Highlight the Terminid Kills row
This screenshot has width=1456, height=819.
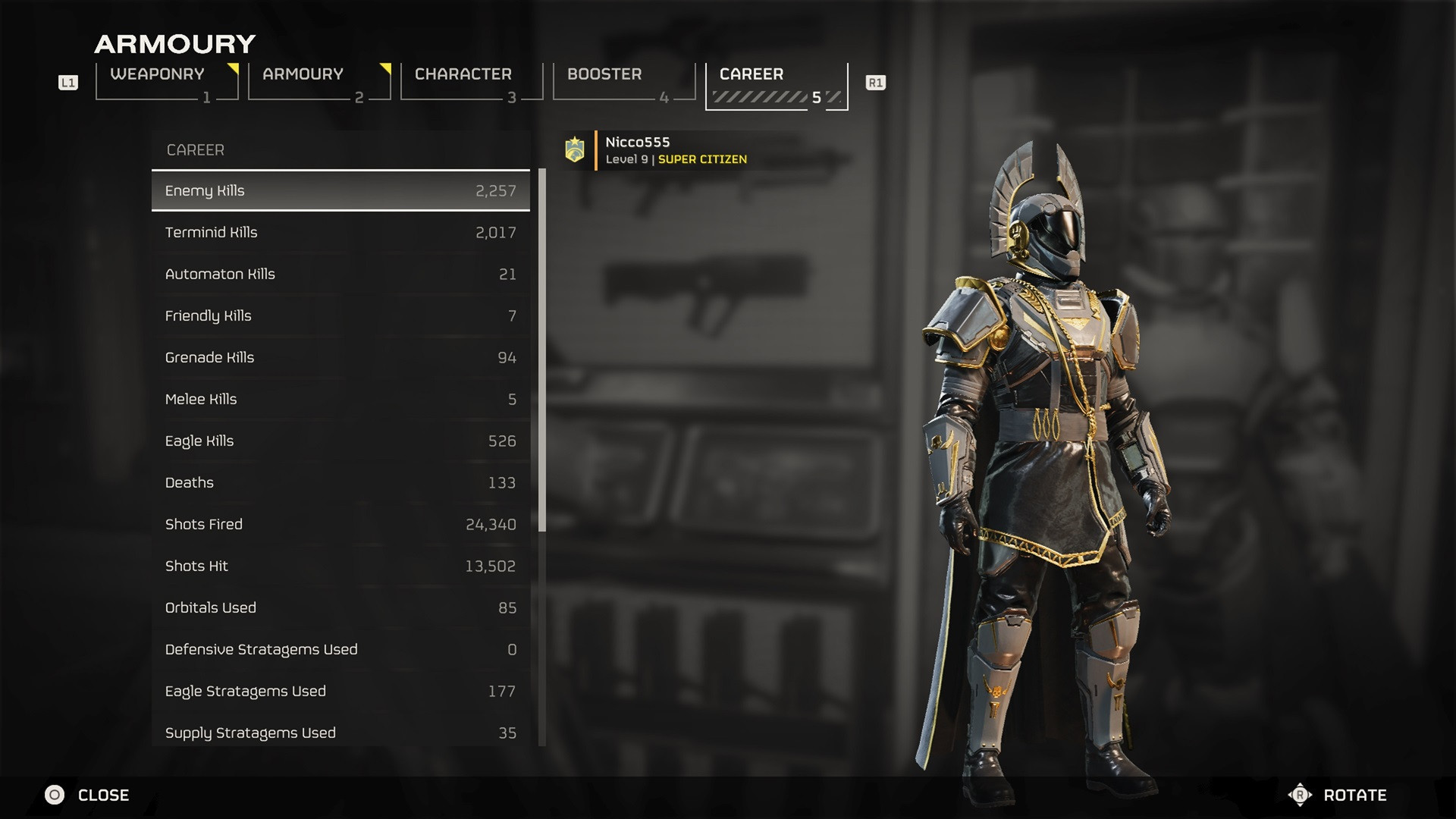click(x=340, y=233)
